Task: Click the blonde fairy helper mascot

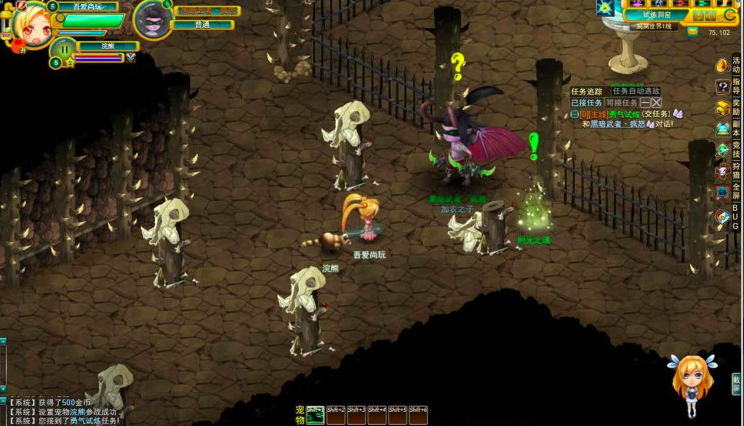Action: coord(690,385)
